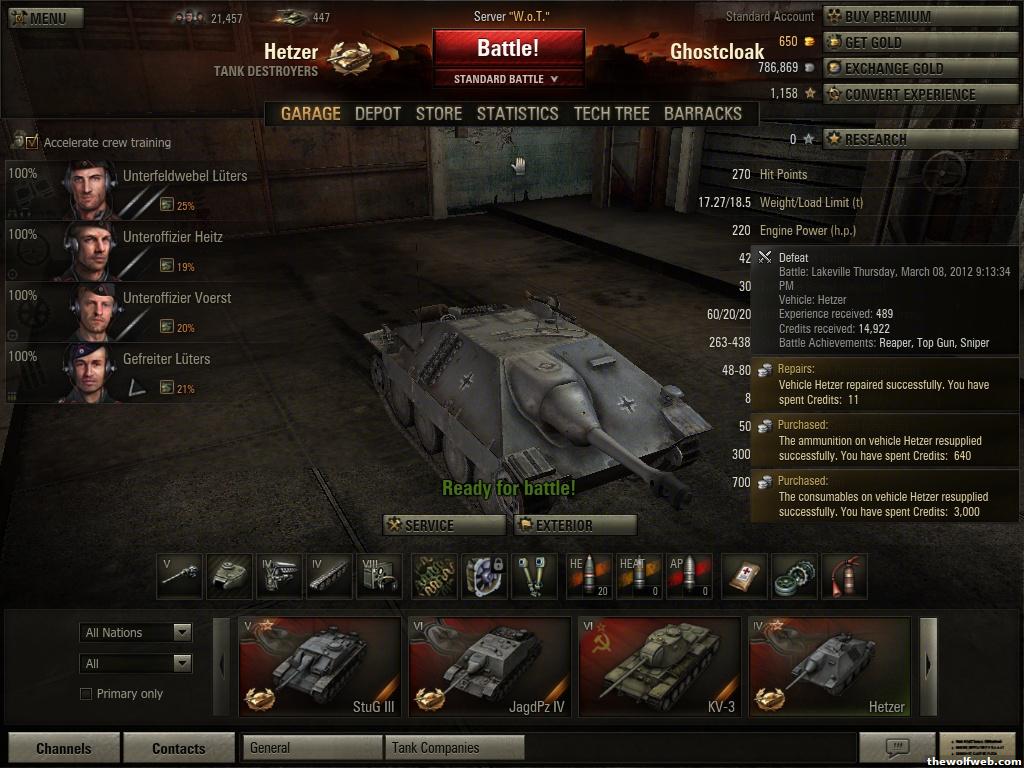Open the Store tab
This screenshot has height=768, width=1024.
439,113
